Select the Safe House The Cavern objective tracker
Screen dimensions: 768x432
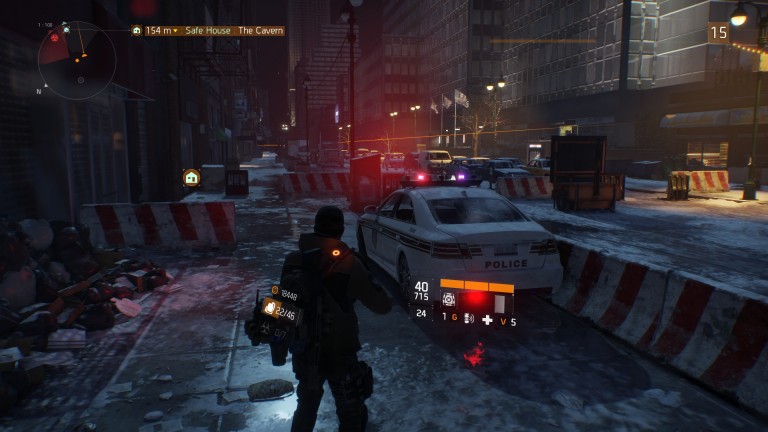point(208,31)
